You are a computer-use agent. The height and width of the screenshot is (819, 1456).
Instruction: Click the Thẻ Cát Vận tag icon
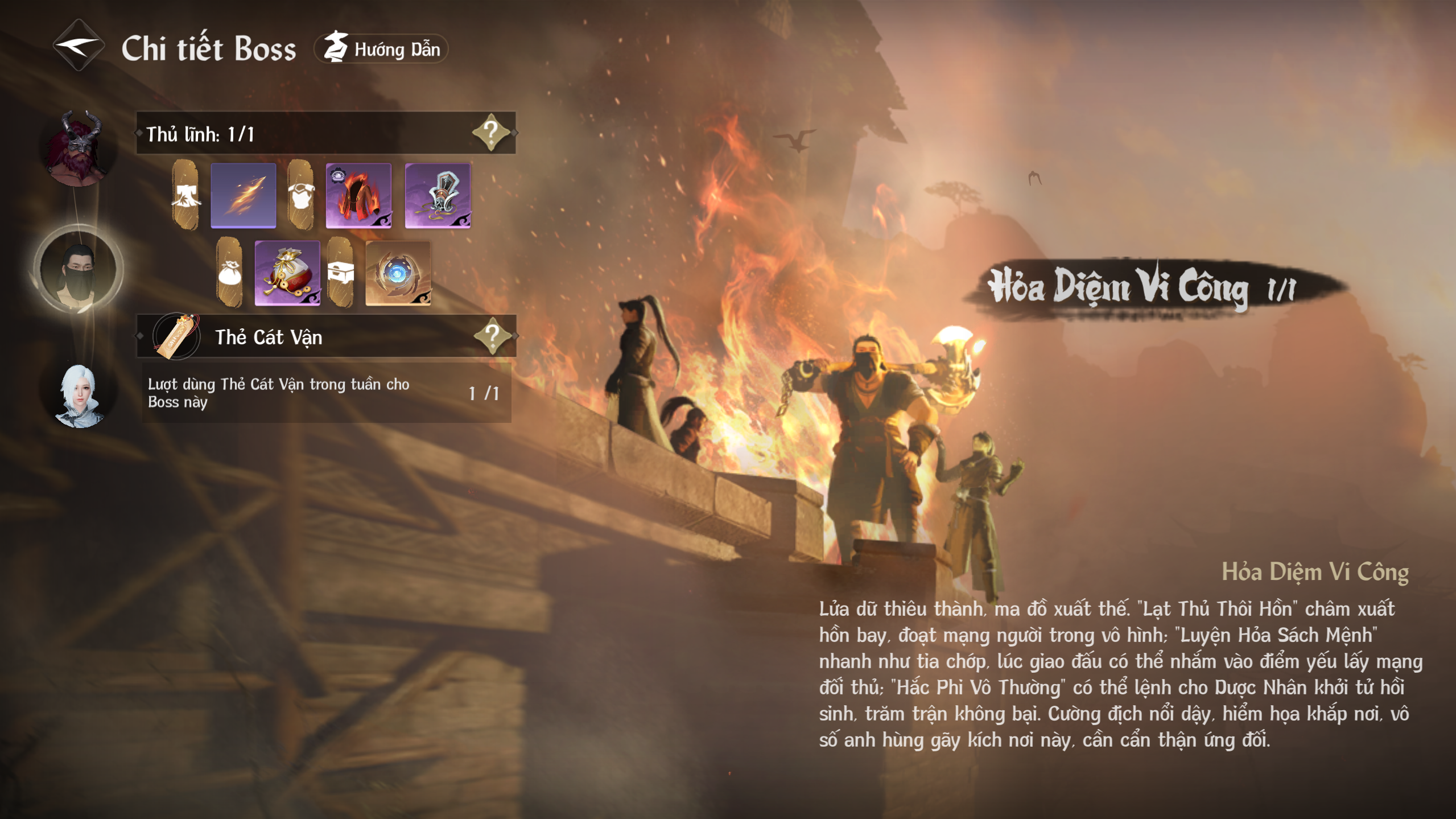[177, 336]
